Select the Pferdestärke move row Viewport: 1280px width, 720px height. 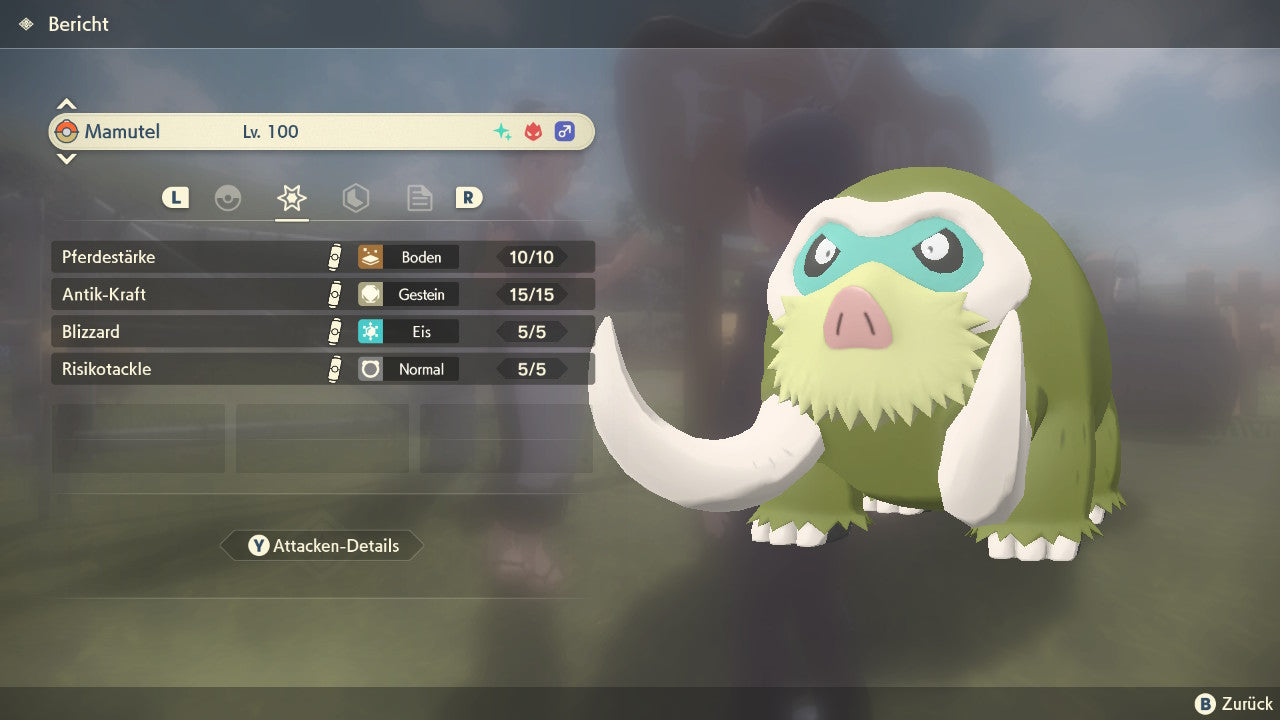(322, 257)
